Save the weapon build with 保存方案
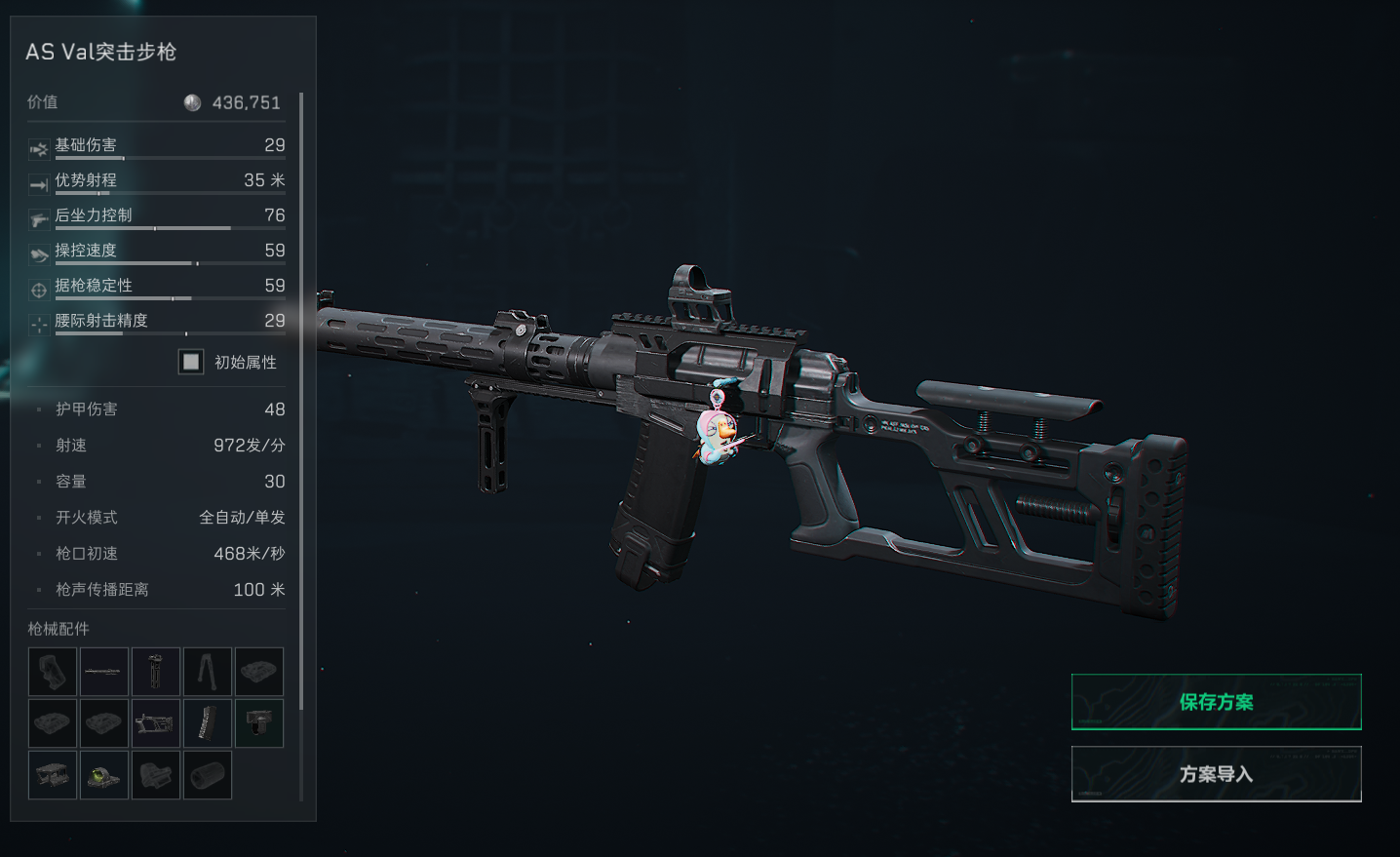The image size is (1400, 857). (x=1216, y=702)
